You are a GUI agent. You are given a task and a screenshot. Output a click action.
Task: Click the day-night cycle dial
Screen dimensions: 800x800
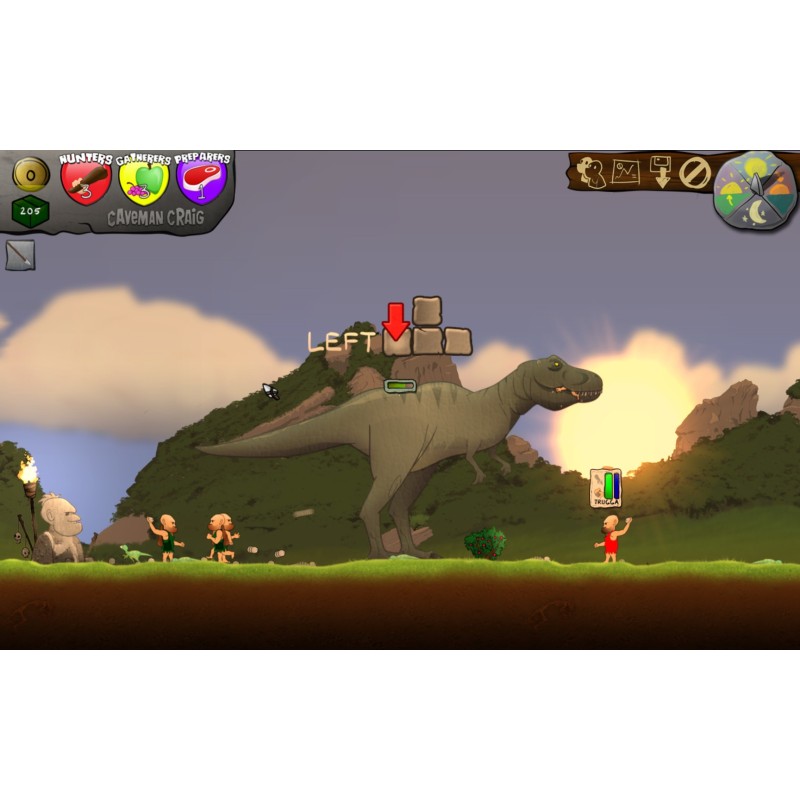755,191
